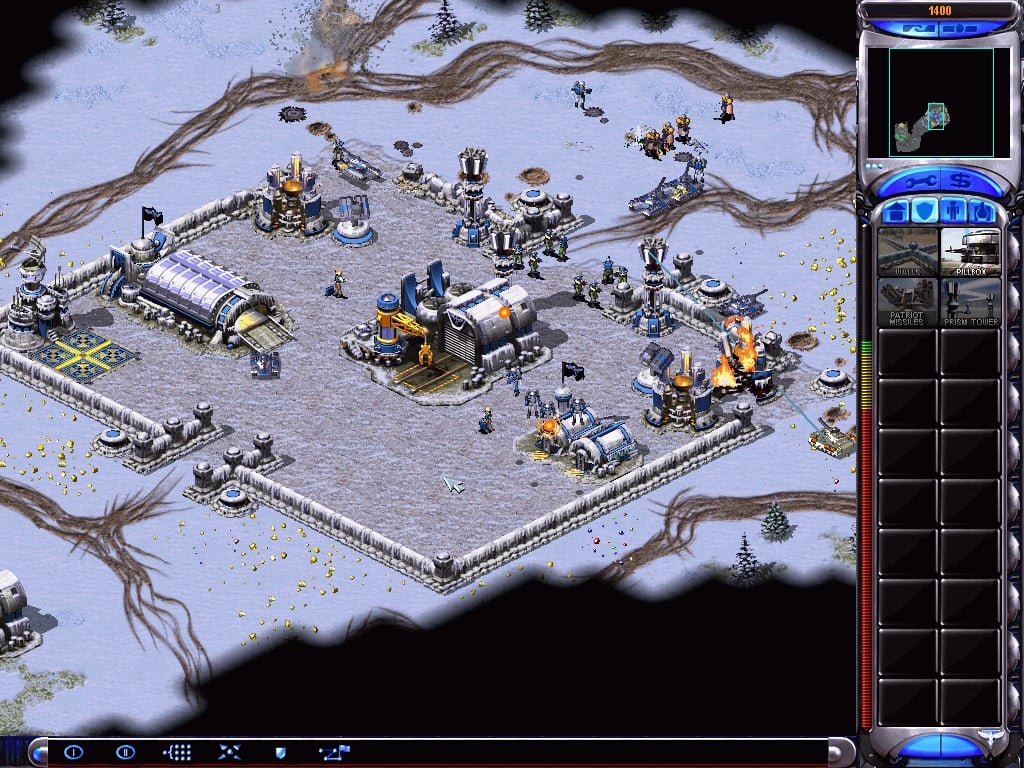Select the Walls build icon
Viewport: 1024px width, 768px height.
(x=907, y=252)
